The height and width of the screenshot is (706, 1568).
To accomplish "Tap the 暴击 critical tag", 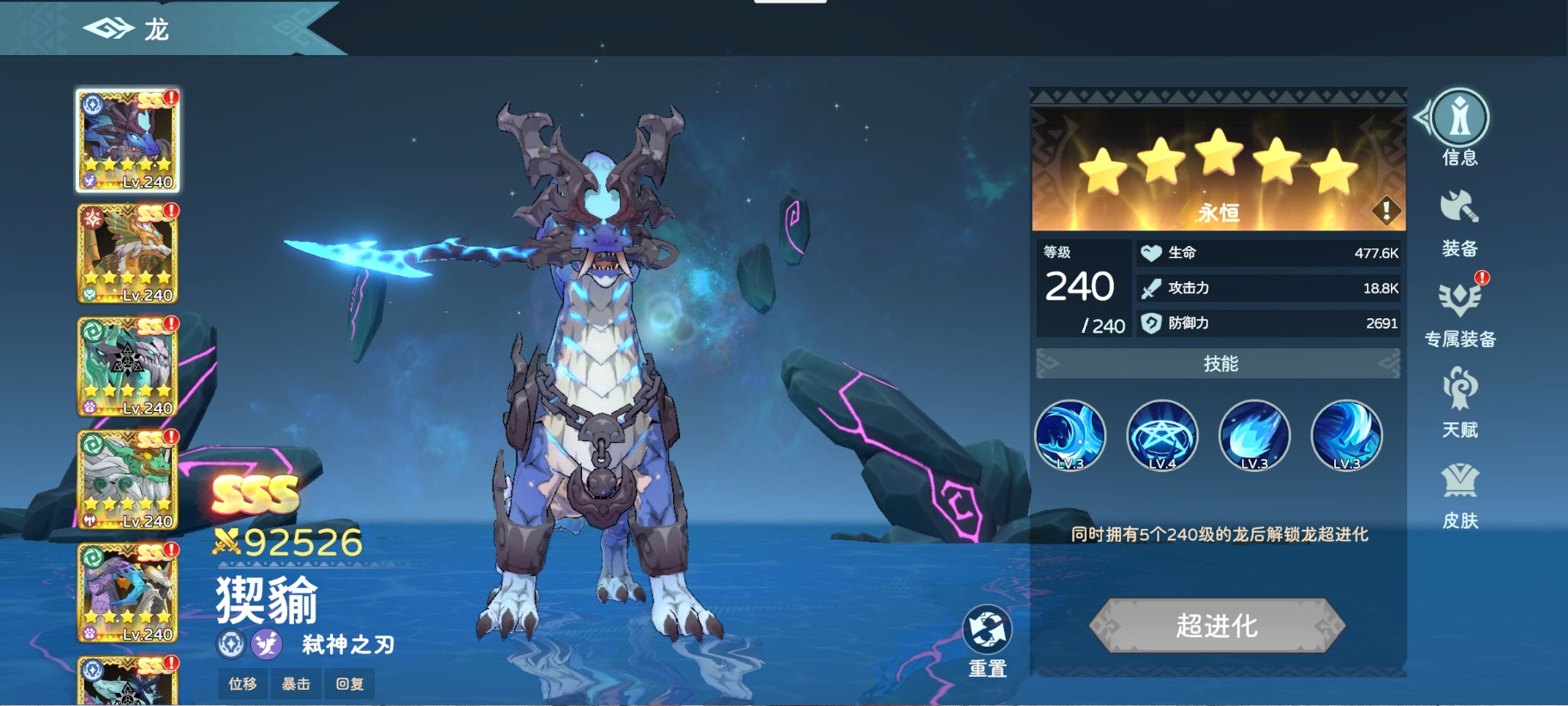I will tap(296, 684).
